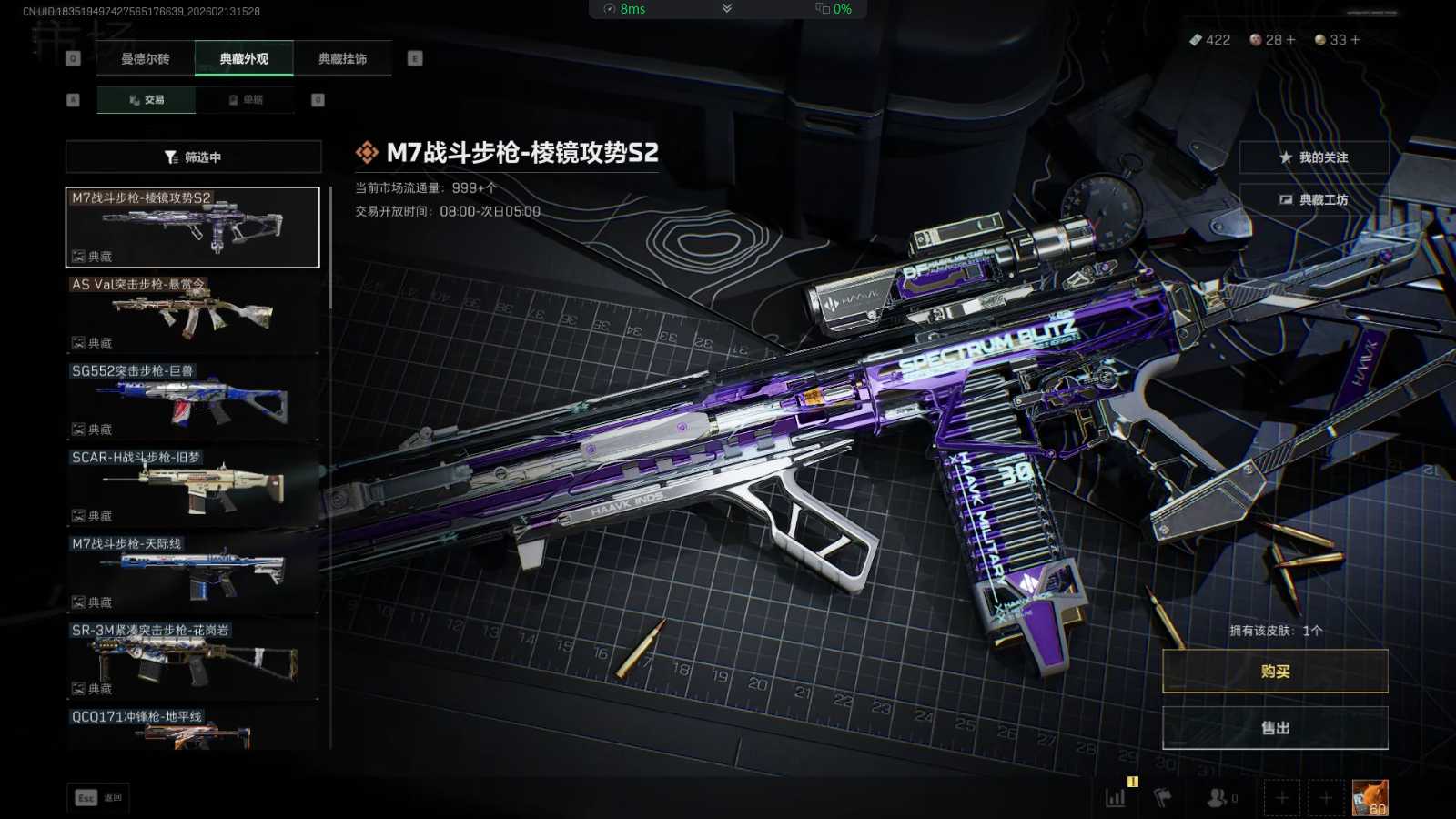Choose the 交易 sub-tab
Viewport: 1456px width, 819px height.
[147, 100]
